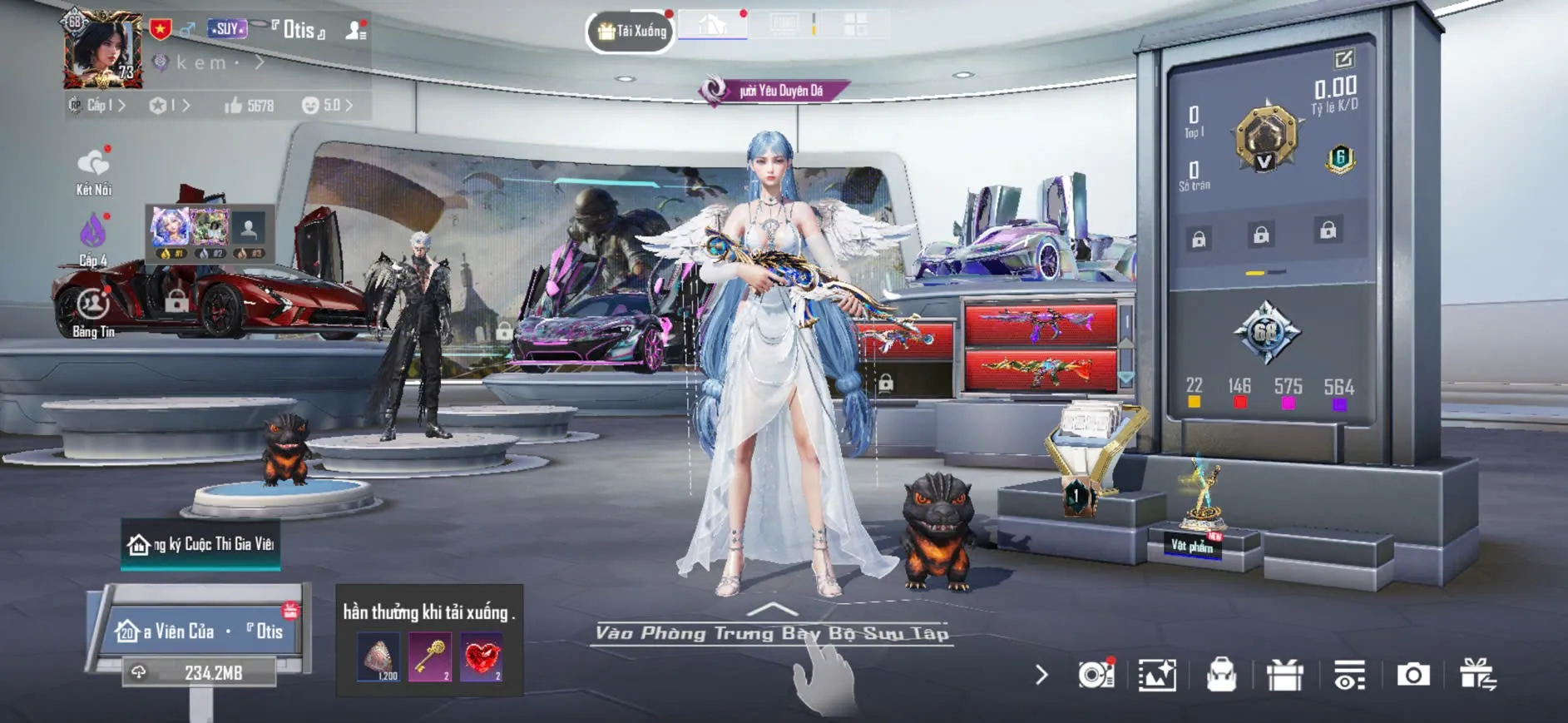Open the display visibility list icon
This screenshot has height=723, width=1568.
pos(1349,675)
